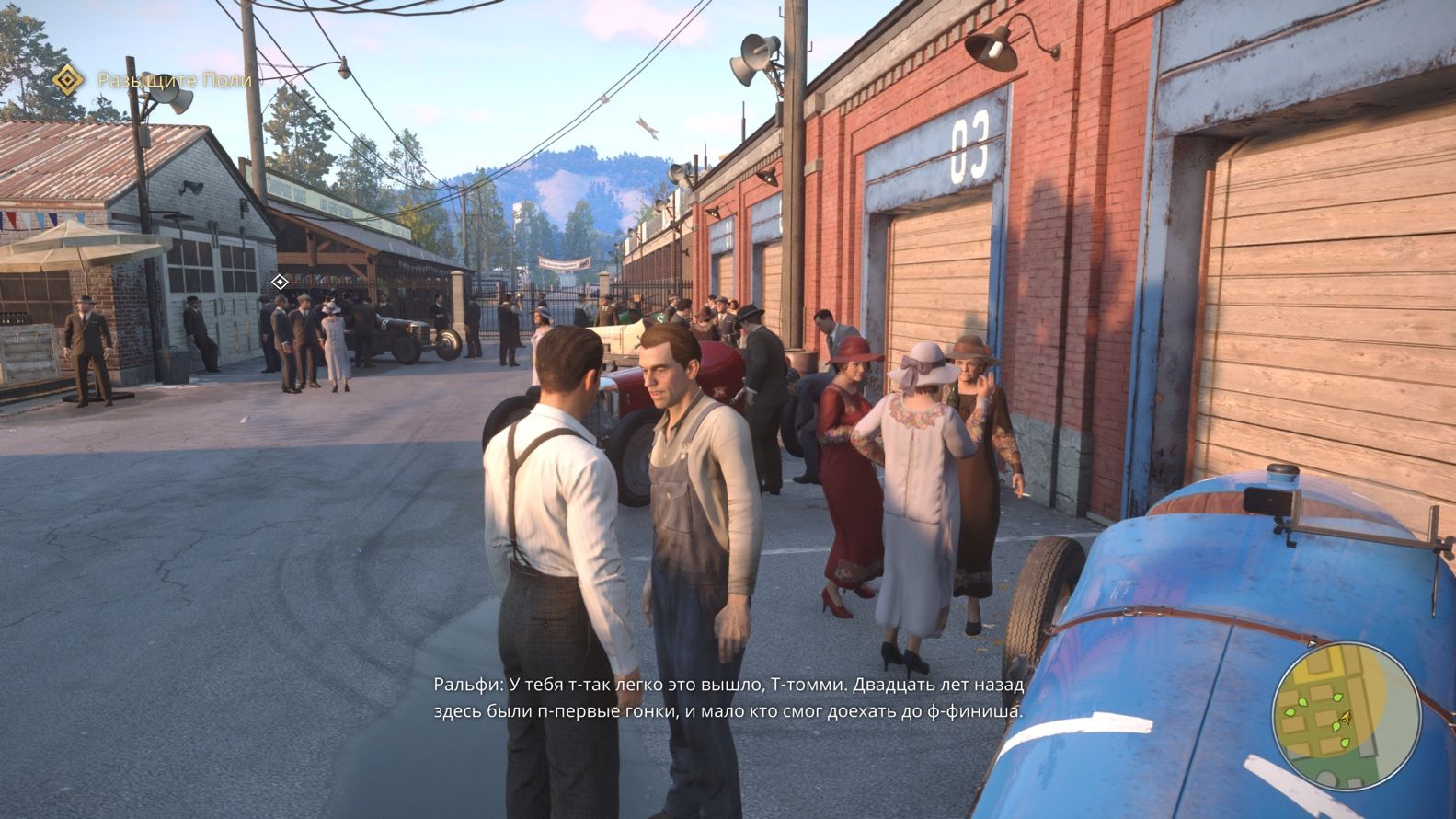This screenshot has width=1456, height=819.
Task: Click the diamond objective waypoint marker
Action: click(x=280, y=282)
